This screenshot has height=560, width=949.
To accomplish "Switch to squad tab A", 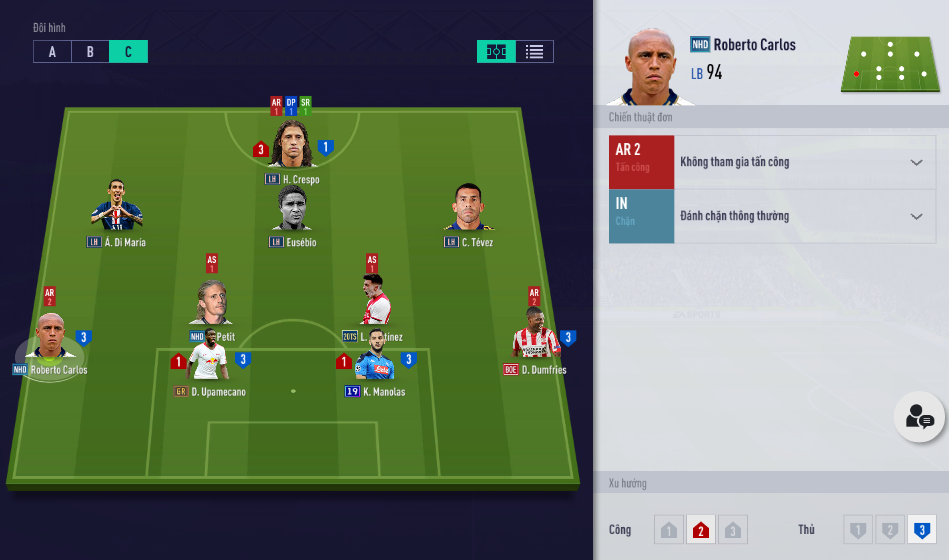I will click(52, 52).
